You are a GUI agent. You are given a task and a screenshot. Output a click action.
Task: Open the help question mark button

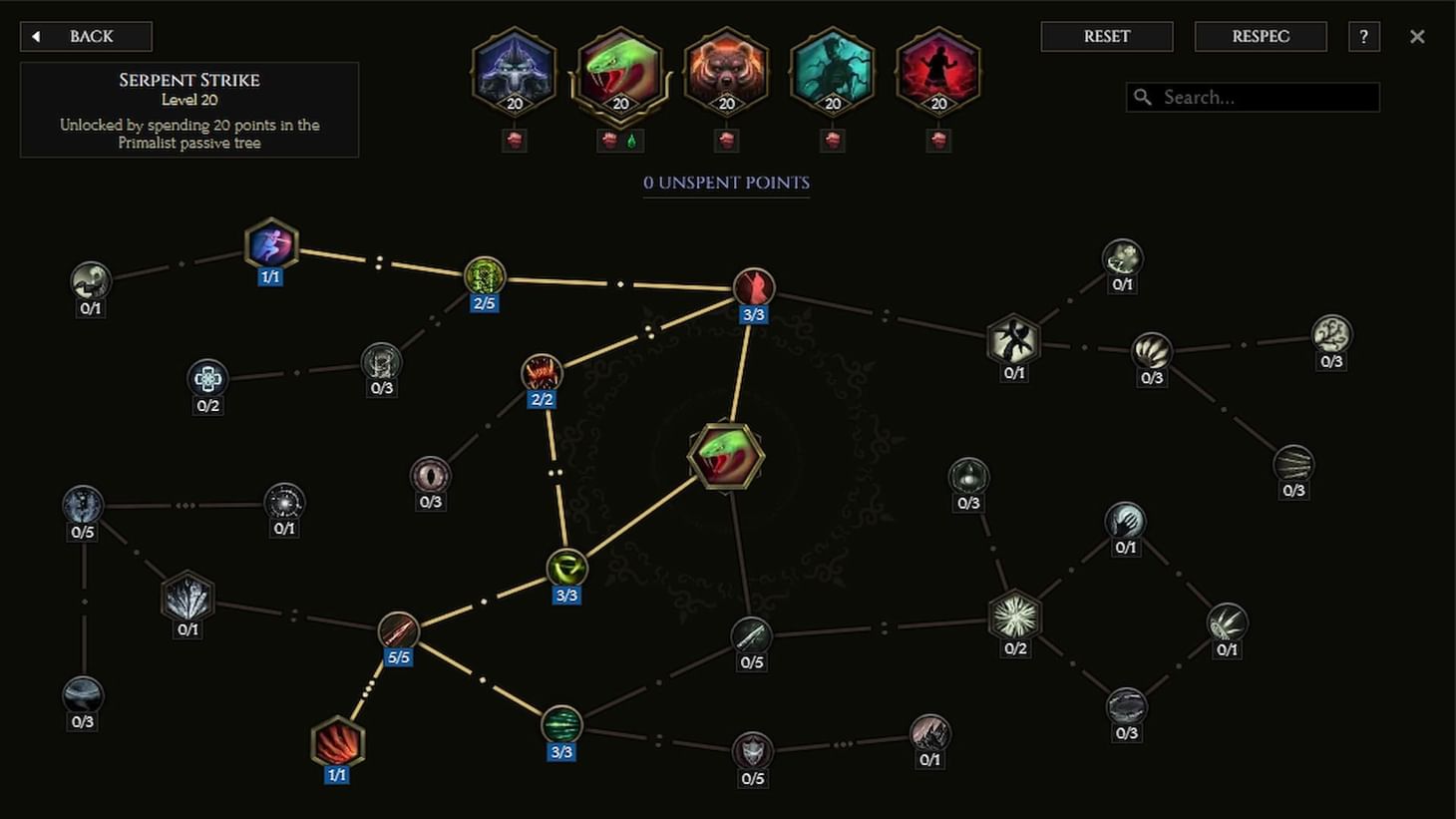[x=1363, y=37]
